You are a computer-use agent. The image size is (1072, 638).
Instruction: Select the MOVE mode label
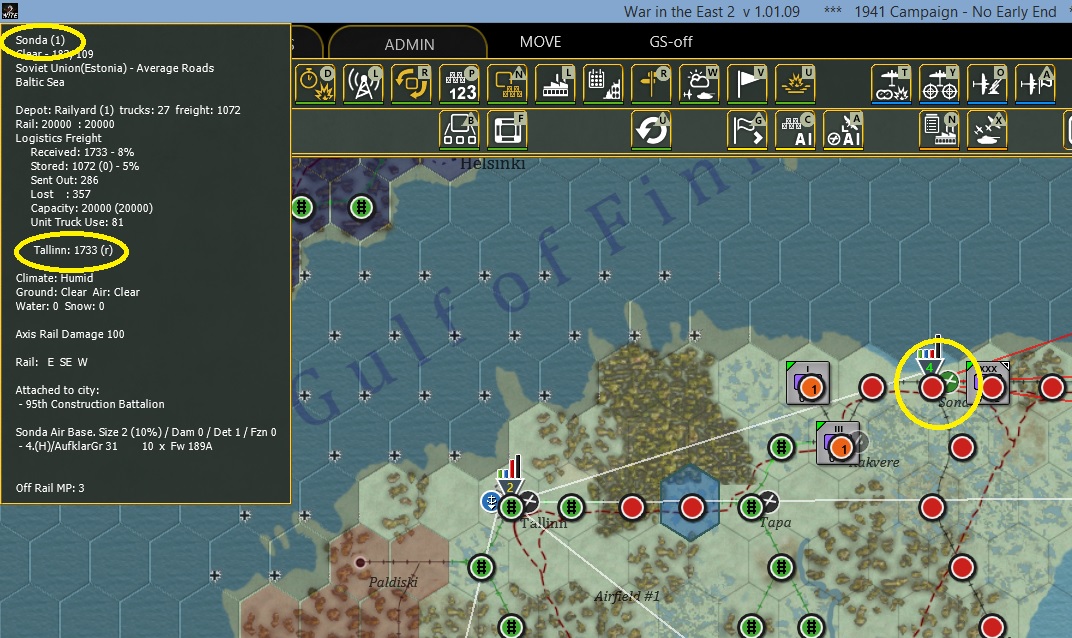tap(540, 42)
